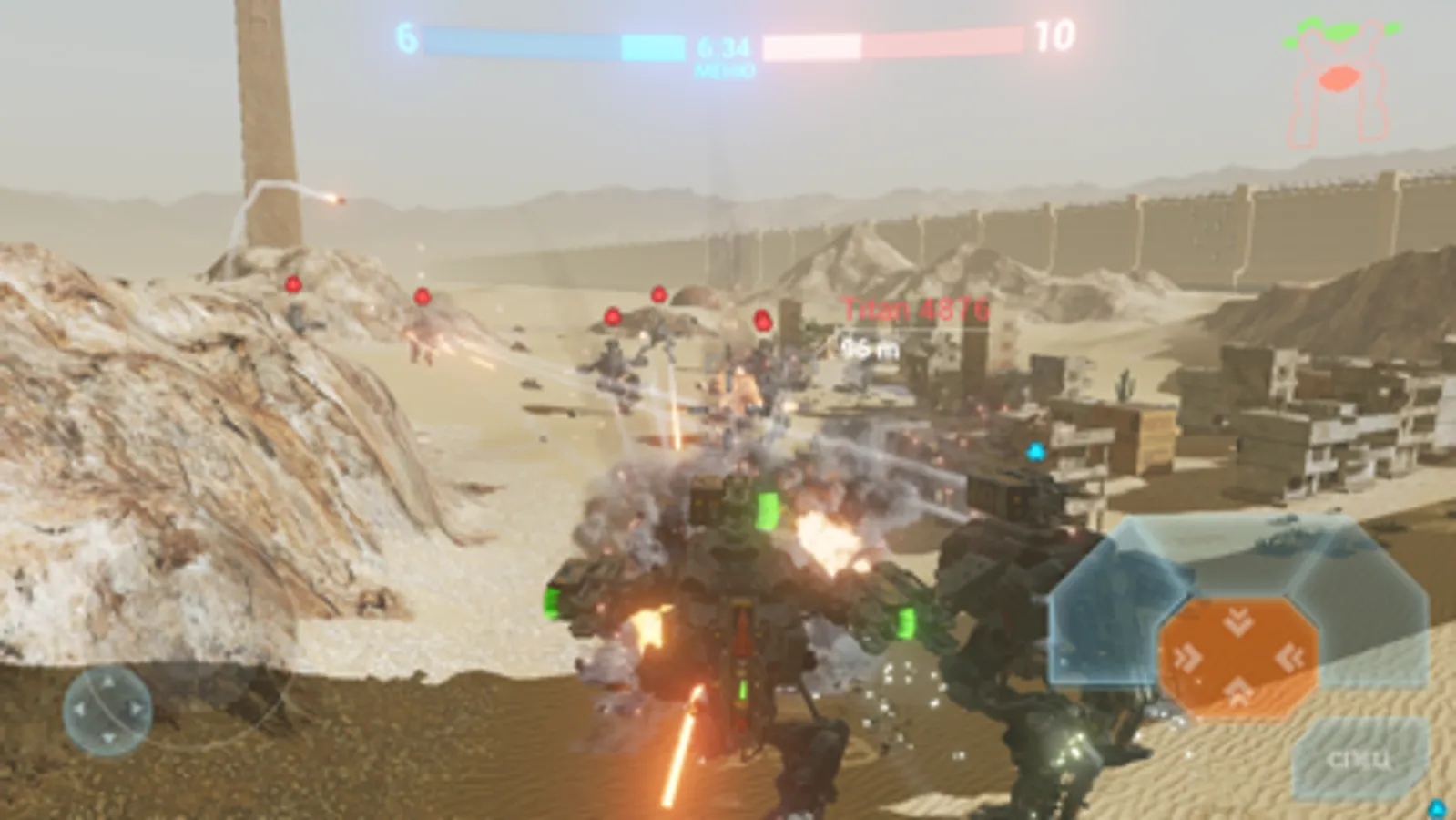Image resolution: width=1456 pixels, height=820 pixels.
Task: Tap the red enemy icon on the minimap
Action: 1339,78
